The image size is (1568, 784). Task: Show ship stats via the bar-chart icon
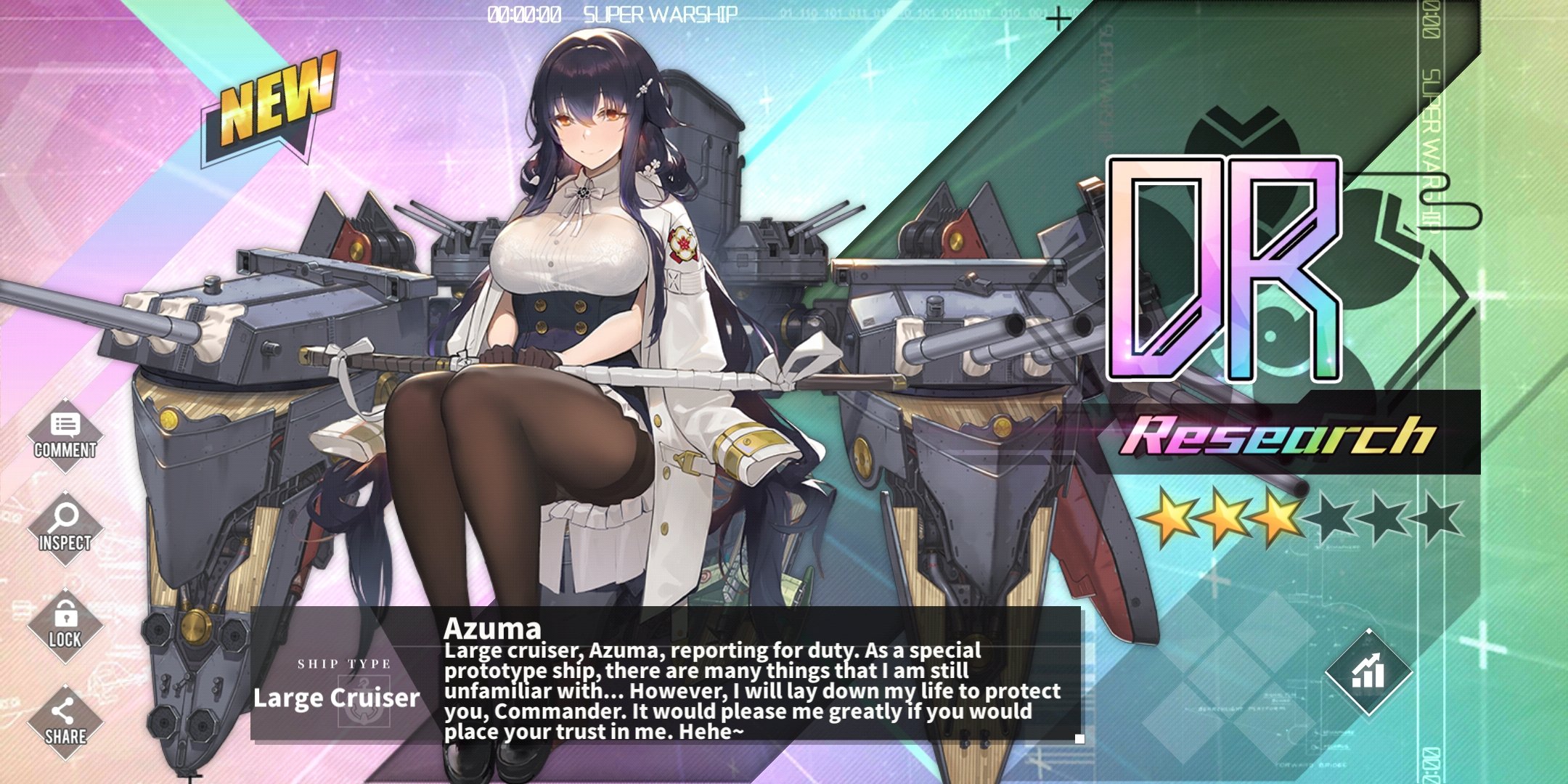coord(1368,672)
